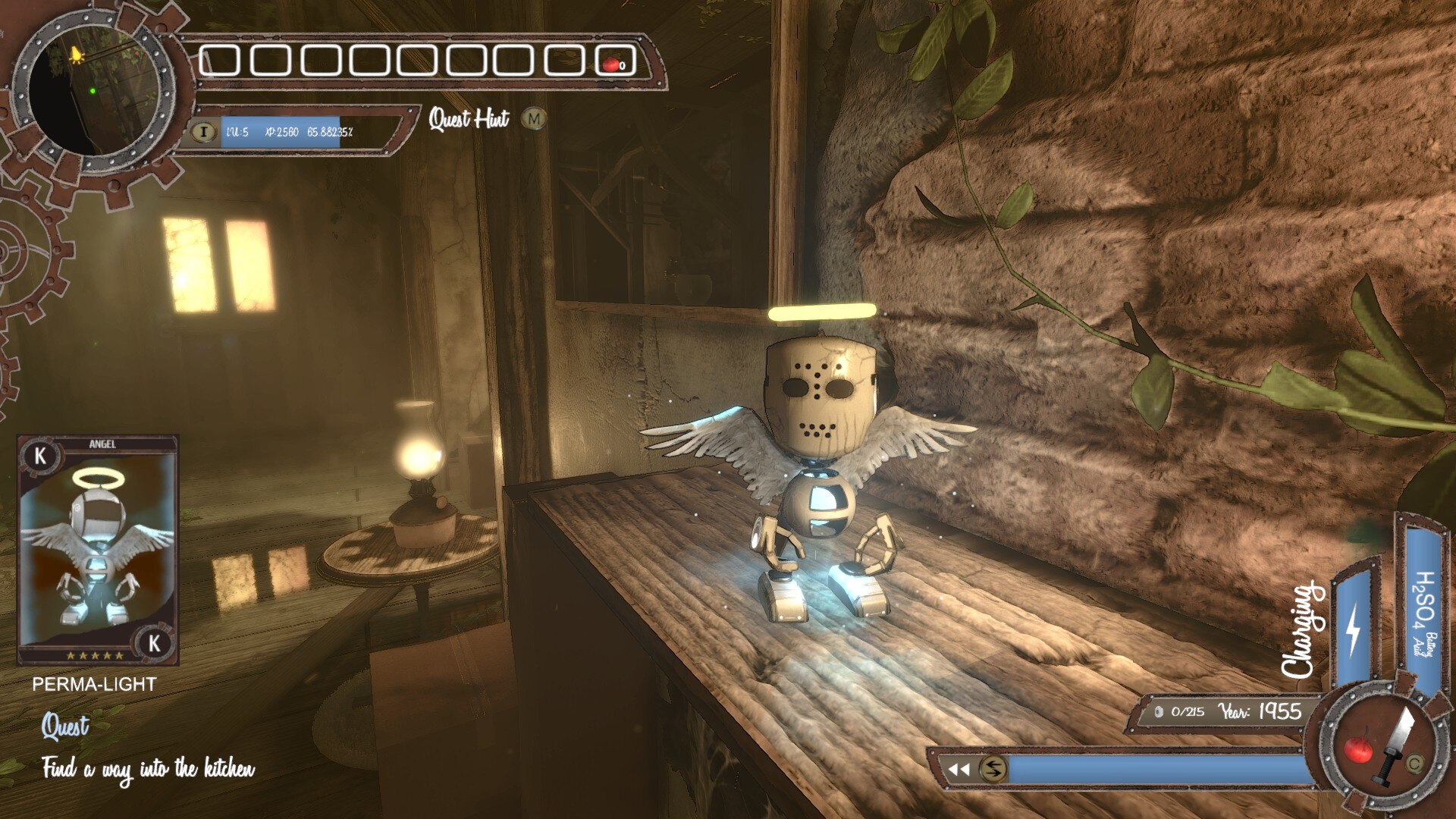Open the Quest Hint
The image size is (1456, 819).
pos(469,118)
